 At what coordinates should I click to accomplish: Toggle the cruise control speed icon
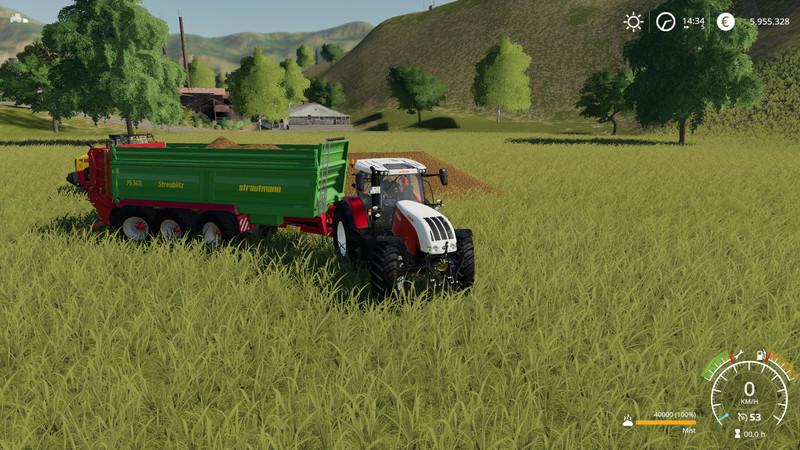click(x=741, y=417)
